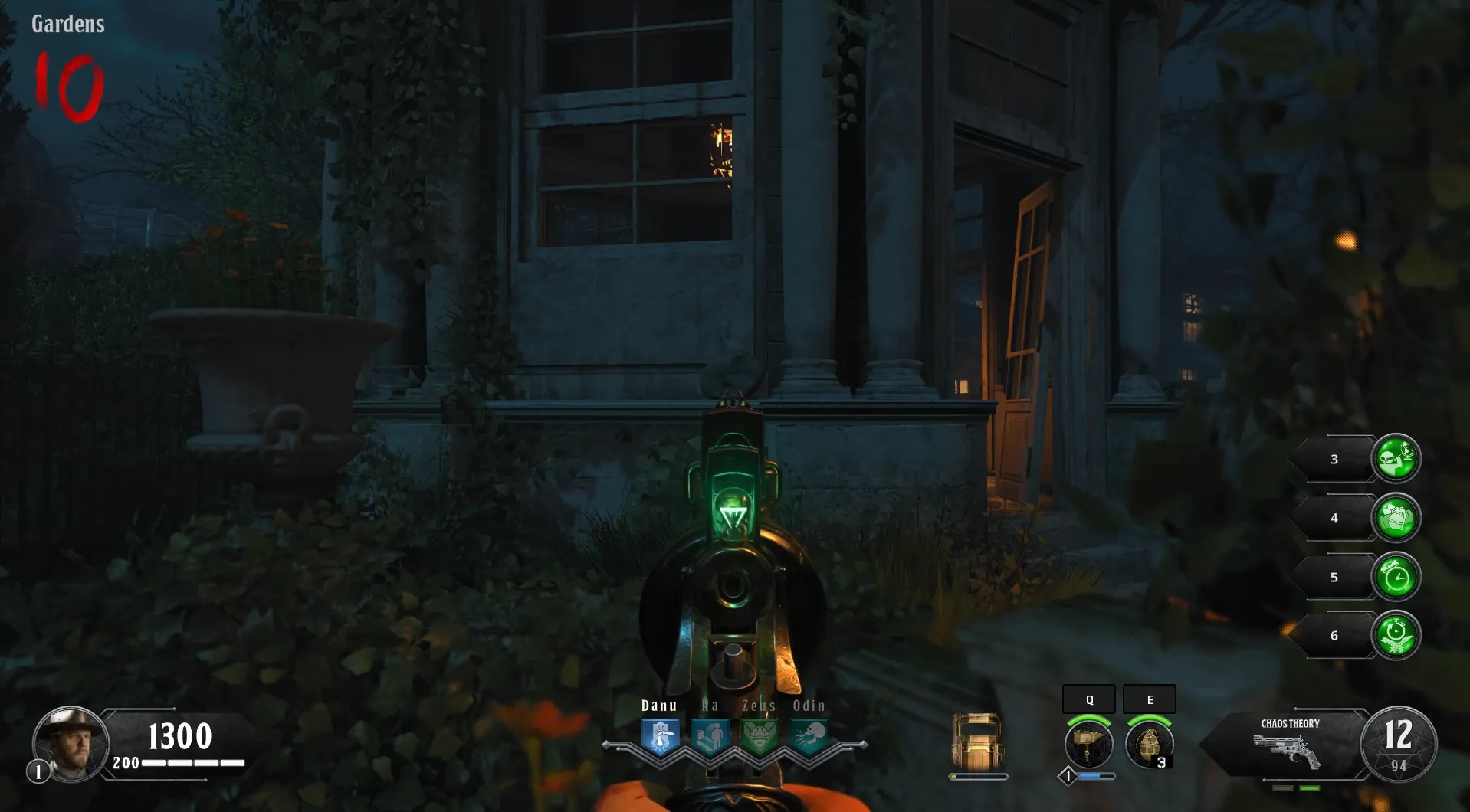
Task: Use the alarm clock elixir in slot 5
Action: click(x=1396, y=577)
